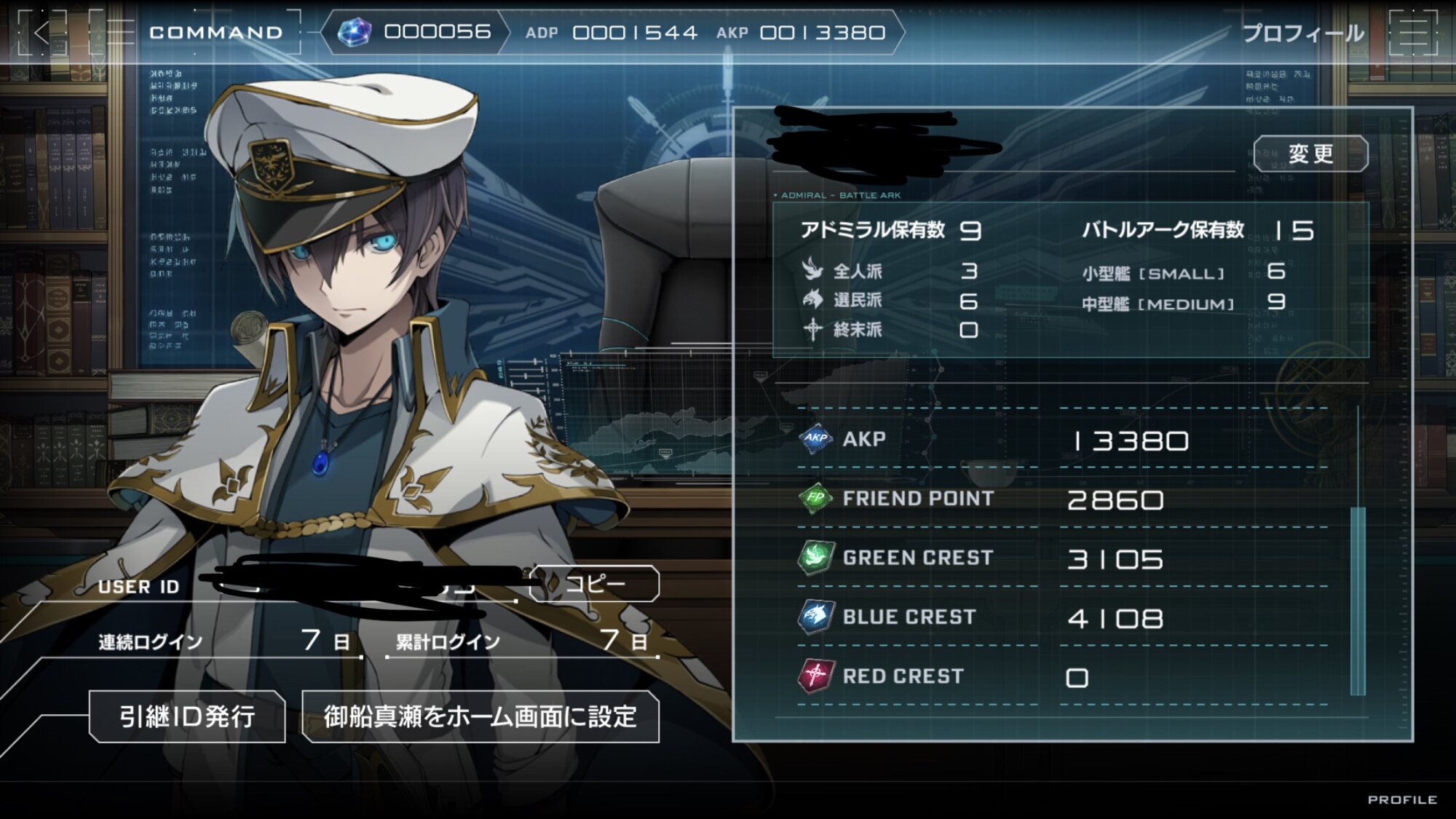
Task: Issue a transfer ID with 引継ID発行
Action: (187, 716)
